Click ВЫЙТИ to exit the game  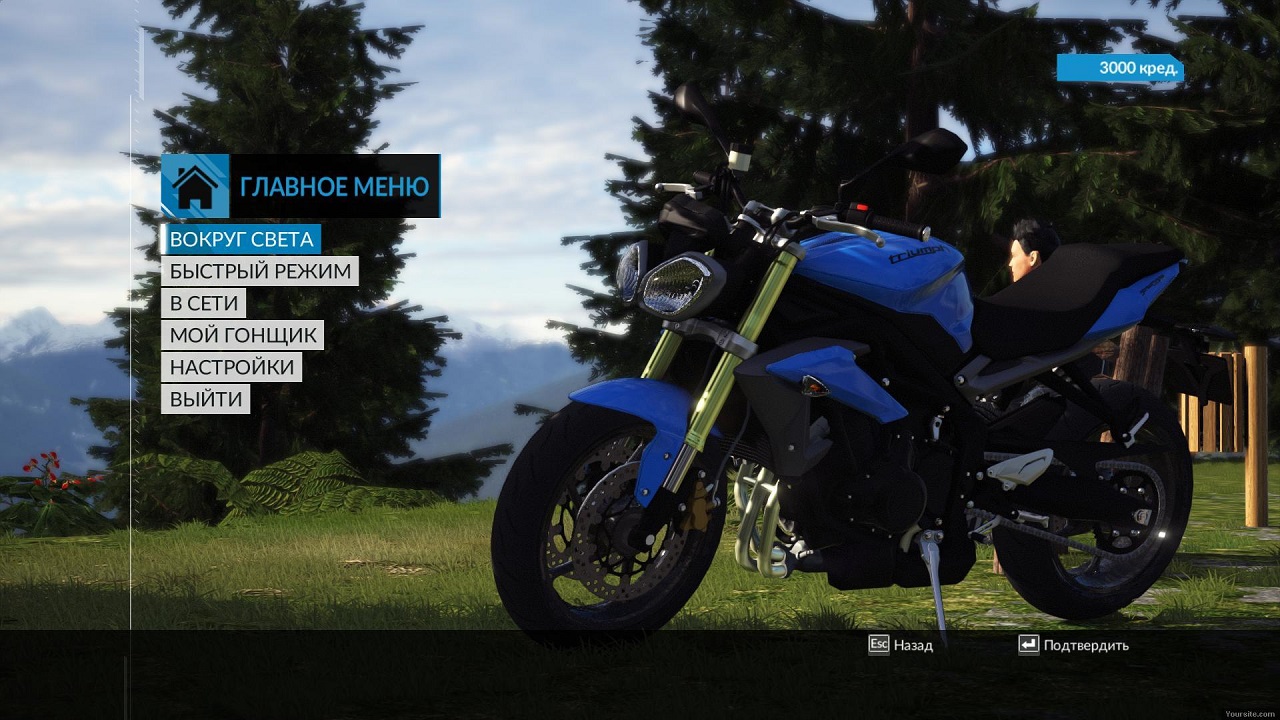point(206,399)
